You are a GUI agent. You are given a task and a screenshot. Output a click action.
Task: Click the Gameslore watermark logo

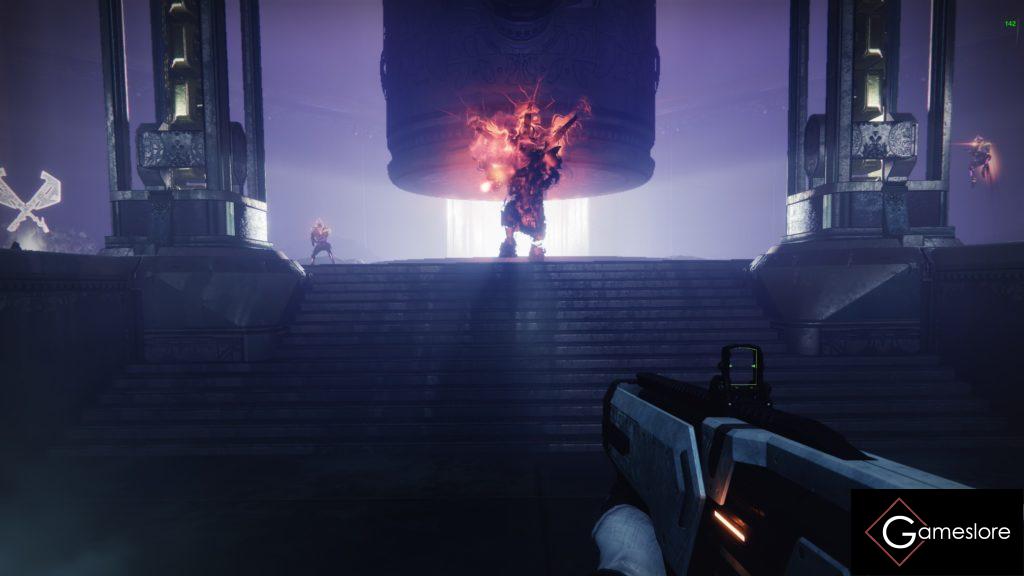tap(937, 532)
